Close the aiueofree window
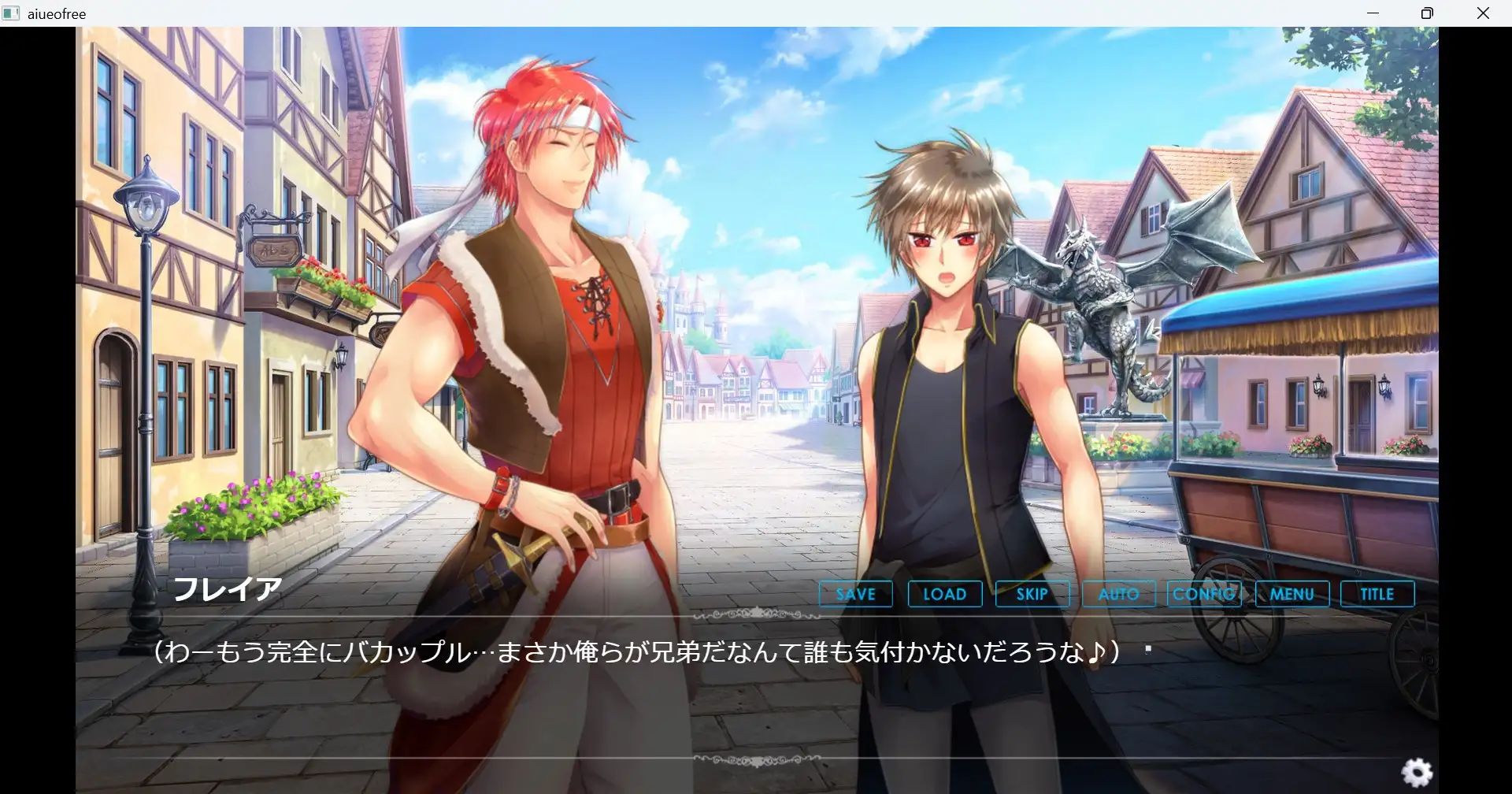Screen dimensions: 1512x794 point(1483,13)
